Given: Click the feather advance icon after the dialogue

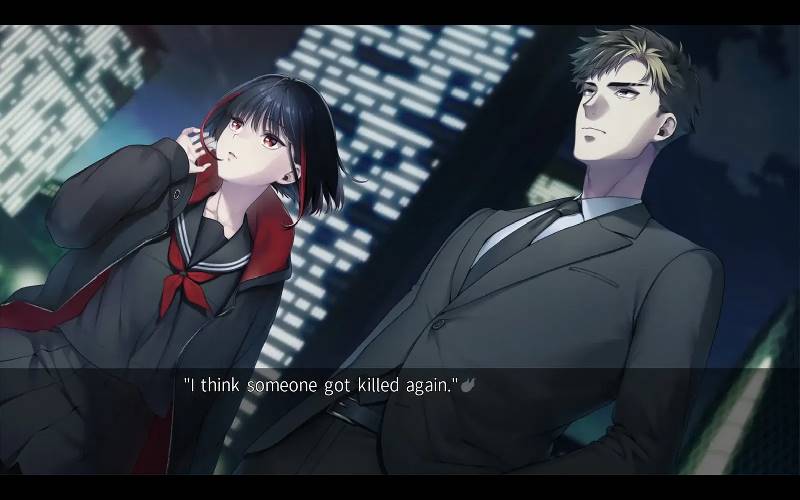Looking at the screenshot, I should tap(466, 382).
